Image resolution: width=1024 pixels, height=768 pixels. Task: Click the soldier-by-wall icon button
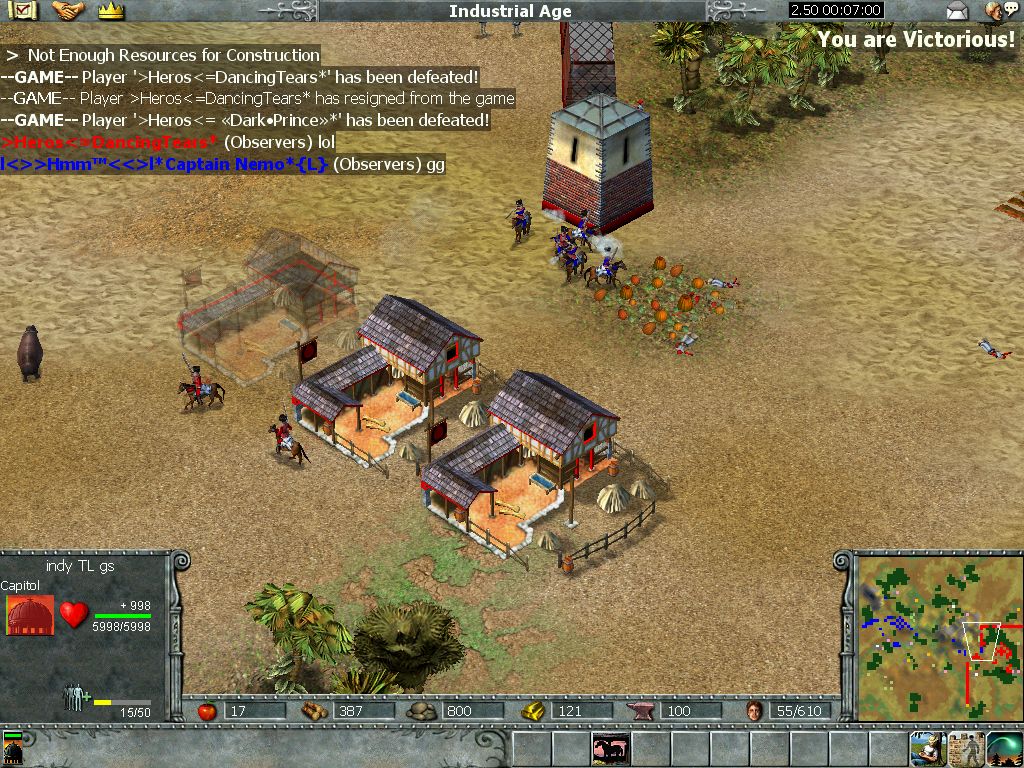point(966,748)
